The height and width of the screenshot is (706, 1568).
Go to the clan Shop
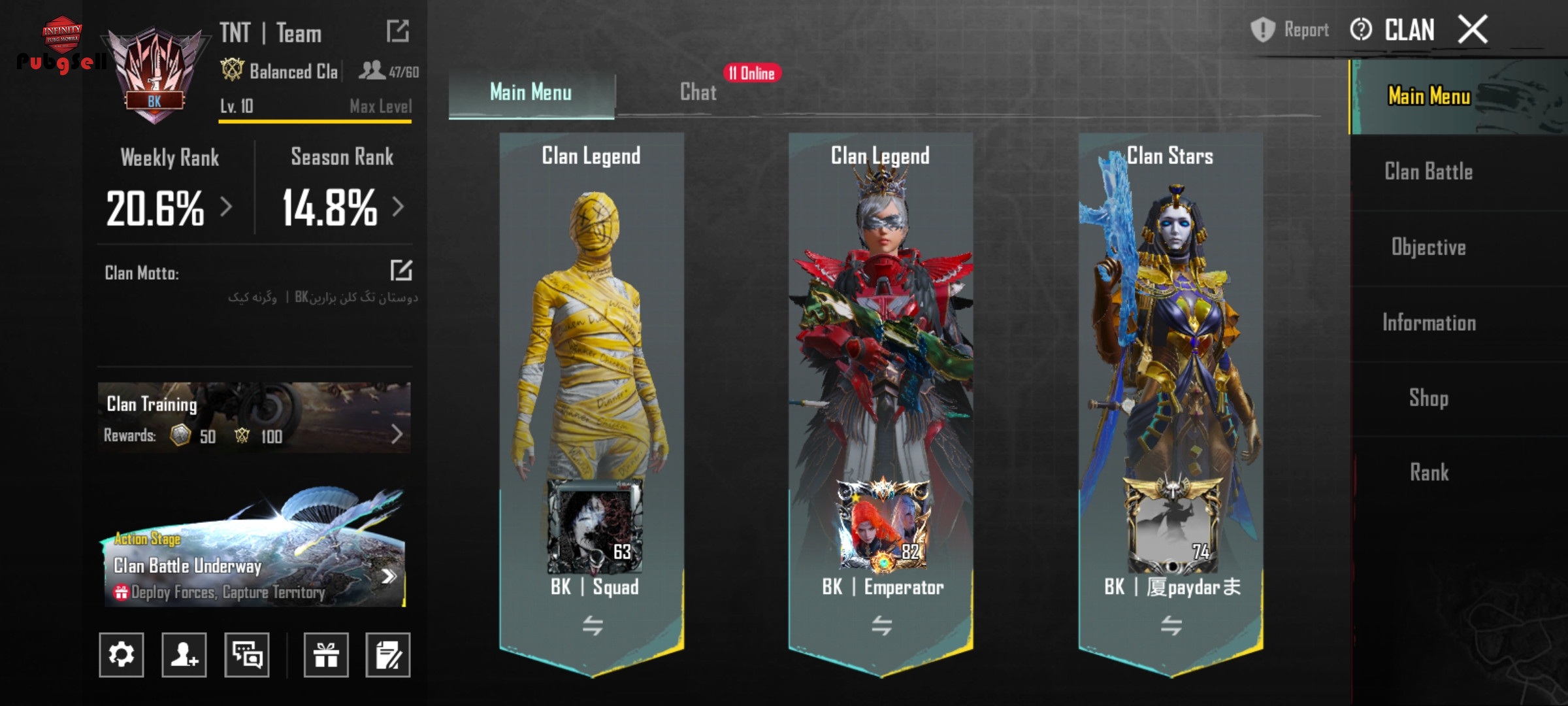coord(1428,398)
